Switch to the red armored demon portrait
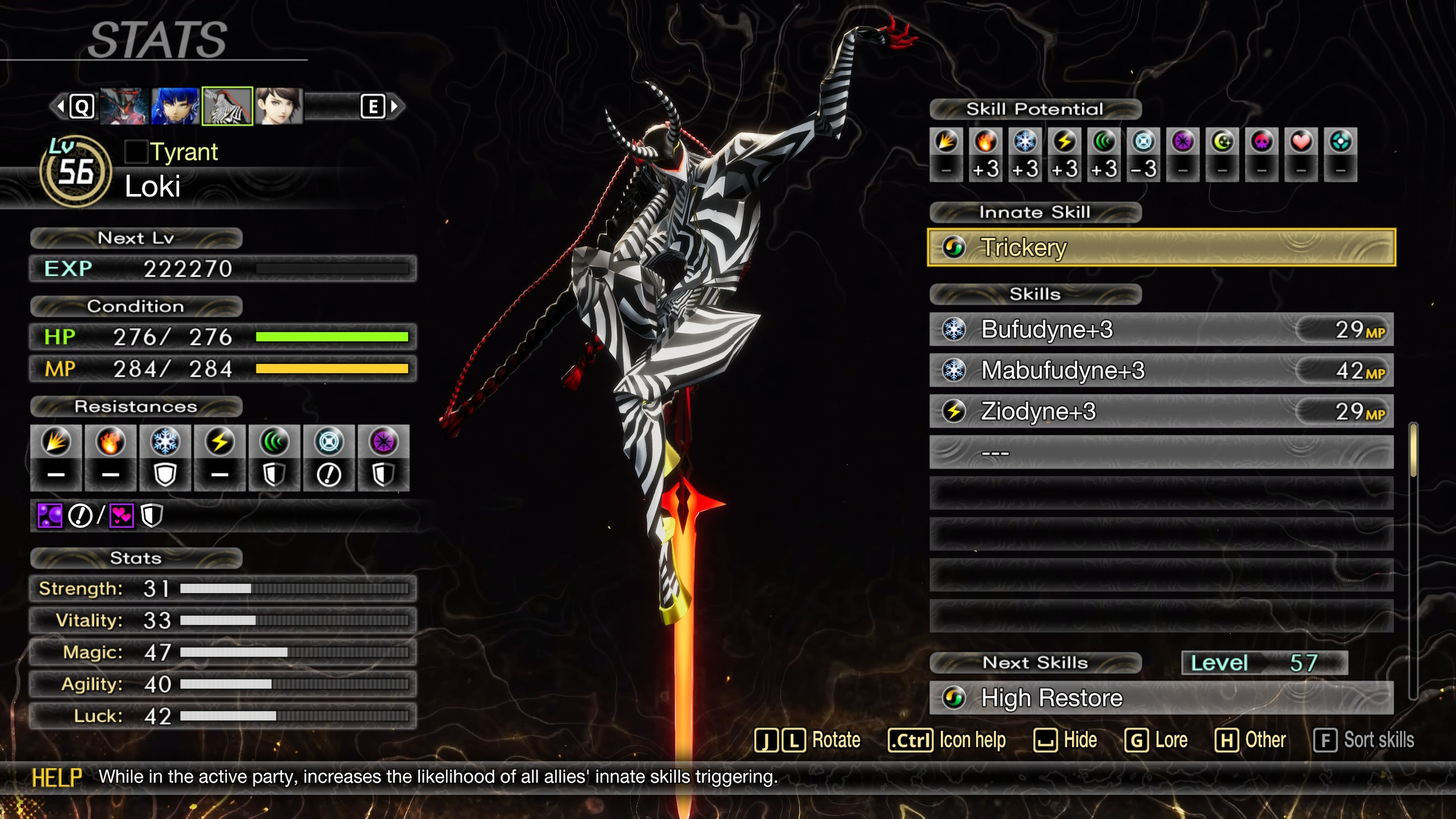 [124, 106]
